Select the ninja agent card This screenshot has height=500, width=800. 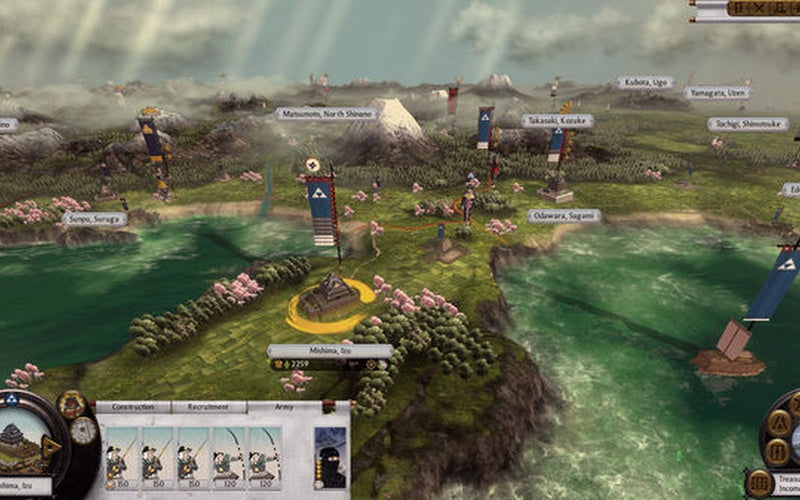[330, 457]
